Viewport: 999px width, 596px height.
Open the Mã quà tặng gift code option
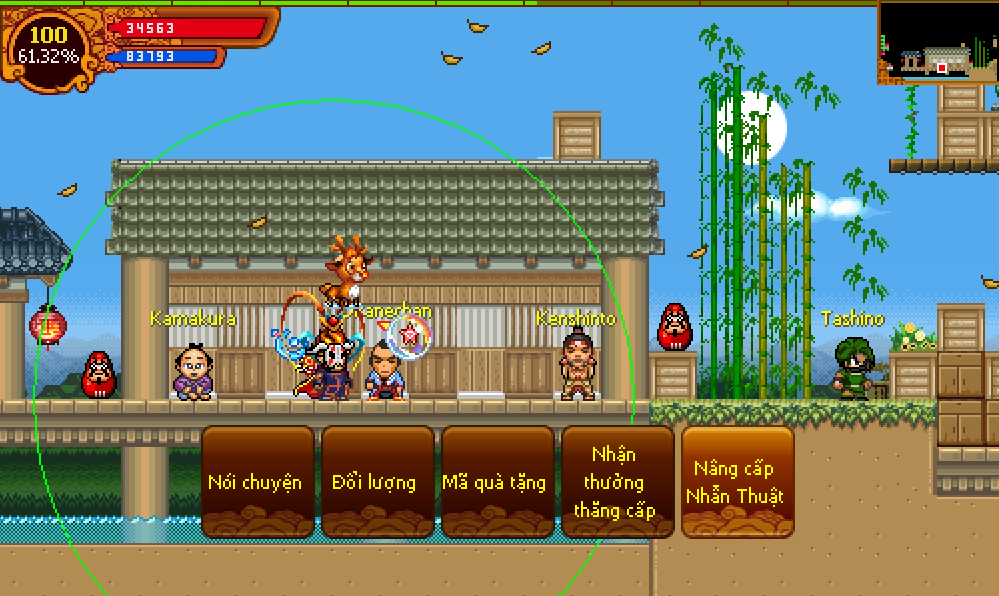tap(495, 482)
